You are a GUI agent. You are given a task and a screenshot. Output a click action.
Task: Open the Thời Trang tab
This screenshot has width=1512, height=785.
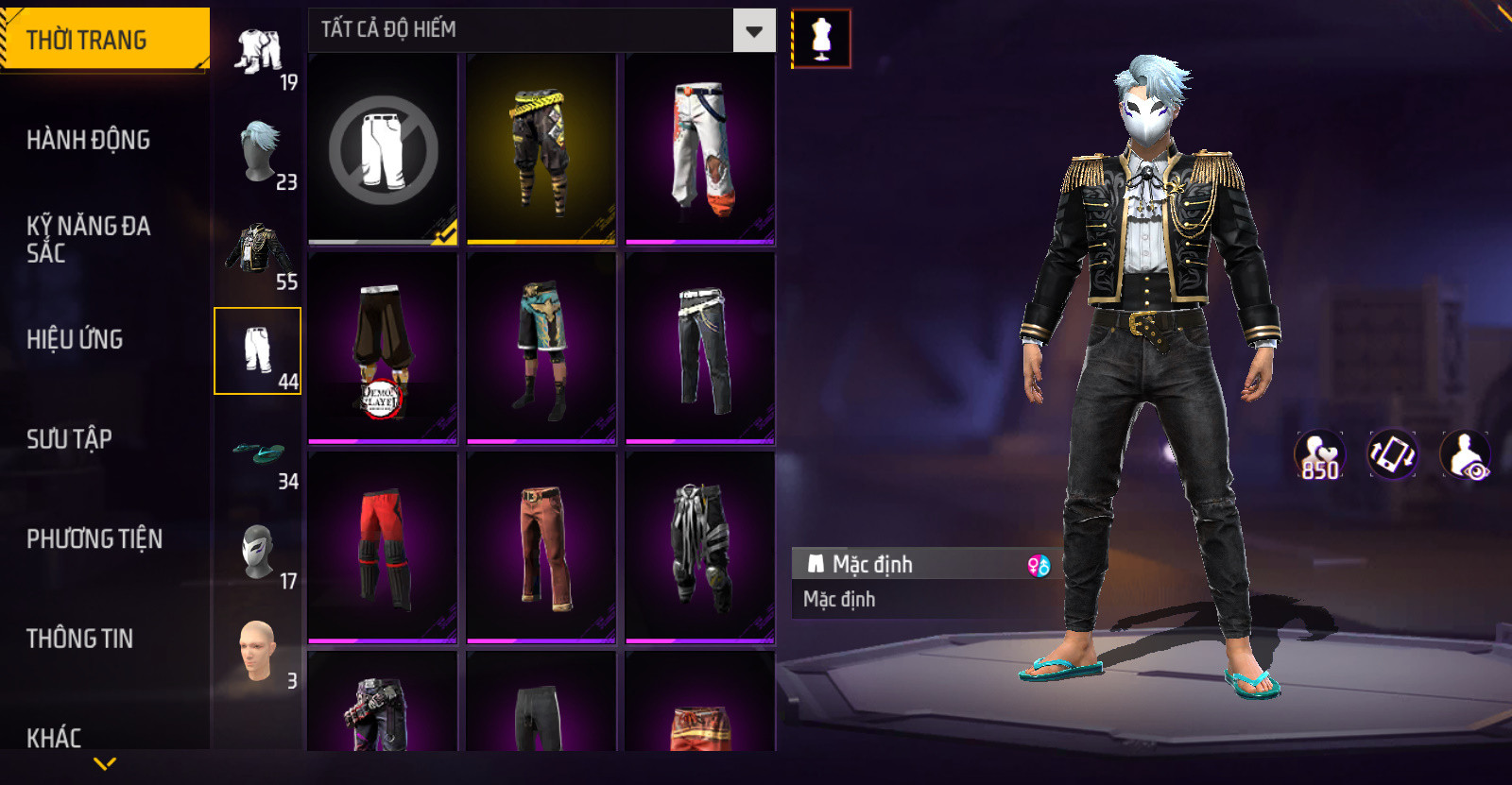tap(104, 40)
